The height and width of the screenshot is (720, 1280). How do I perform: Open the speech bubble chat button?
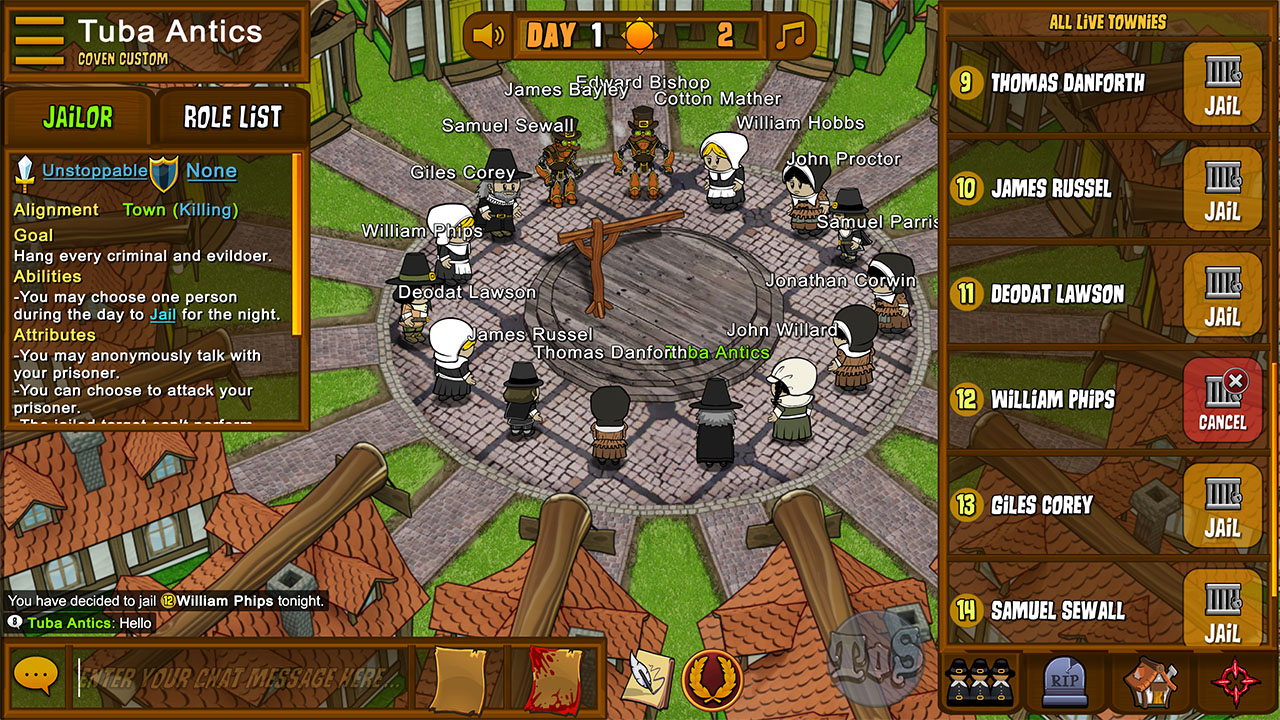37,677
